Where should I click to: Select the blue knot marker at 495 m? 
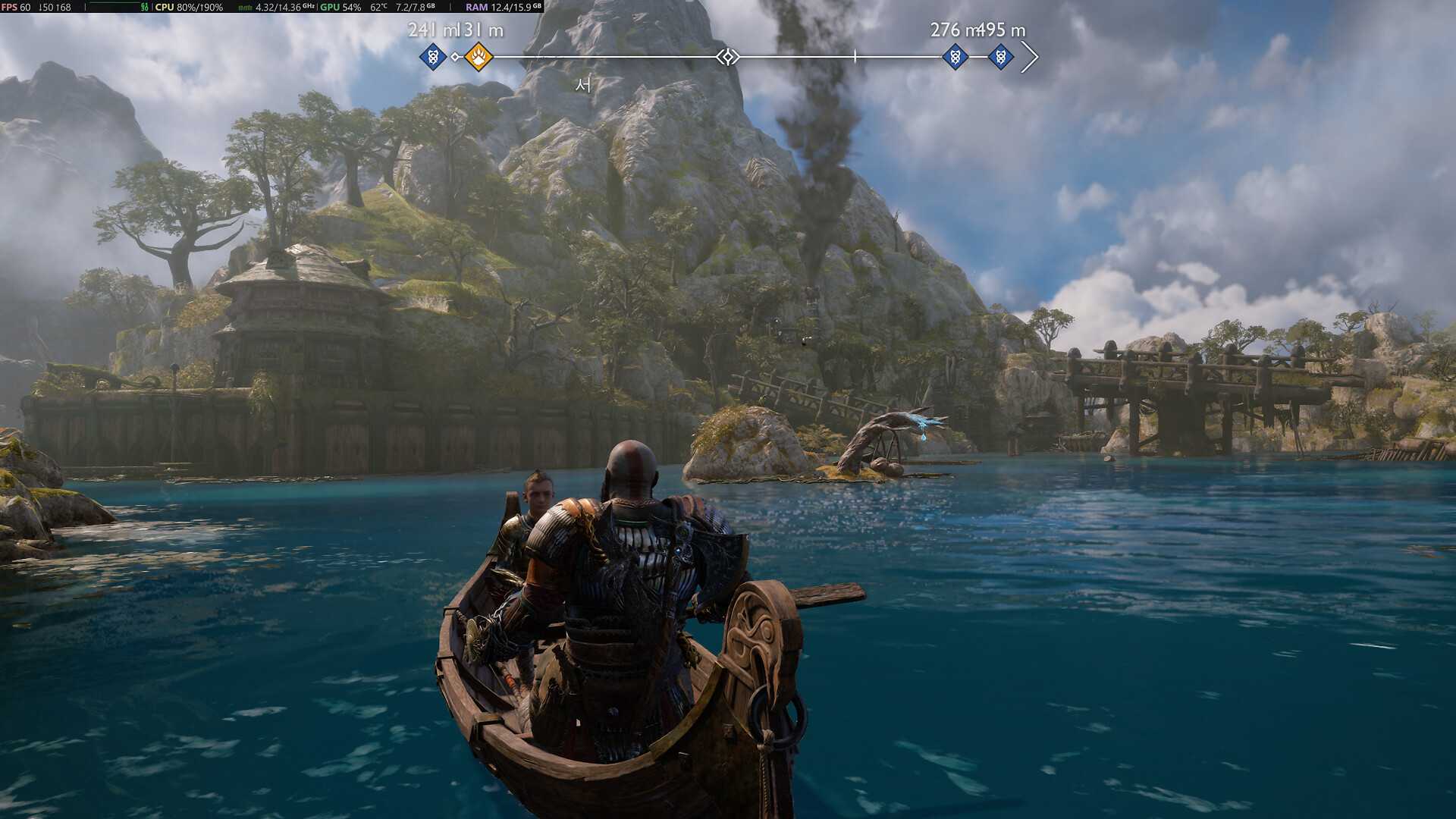pos(1000,56)
